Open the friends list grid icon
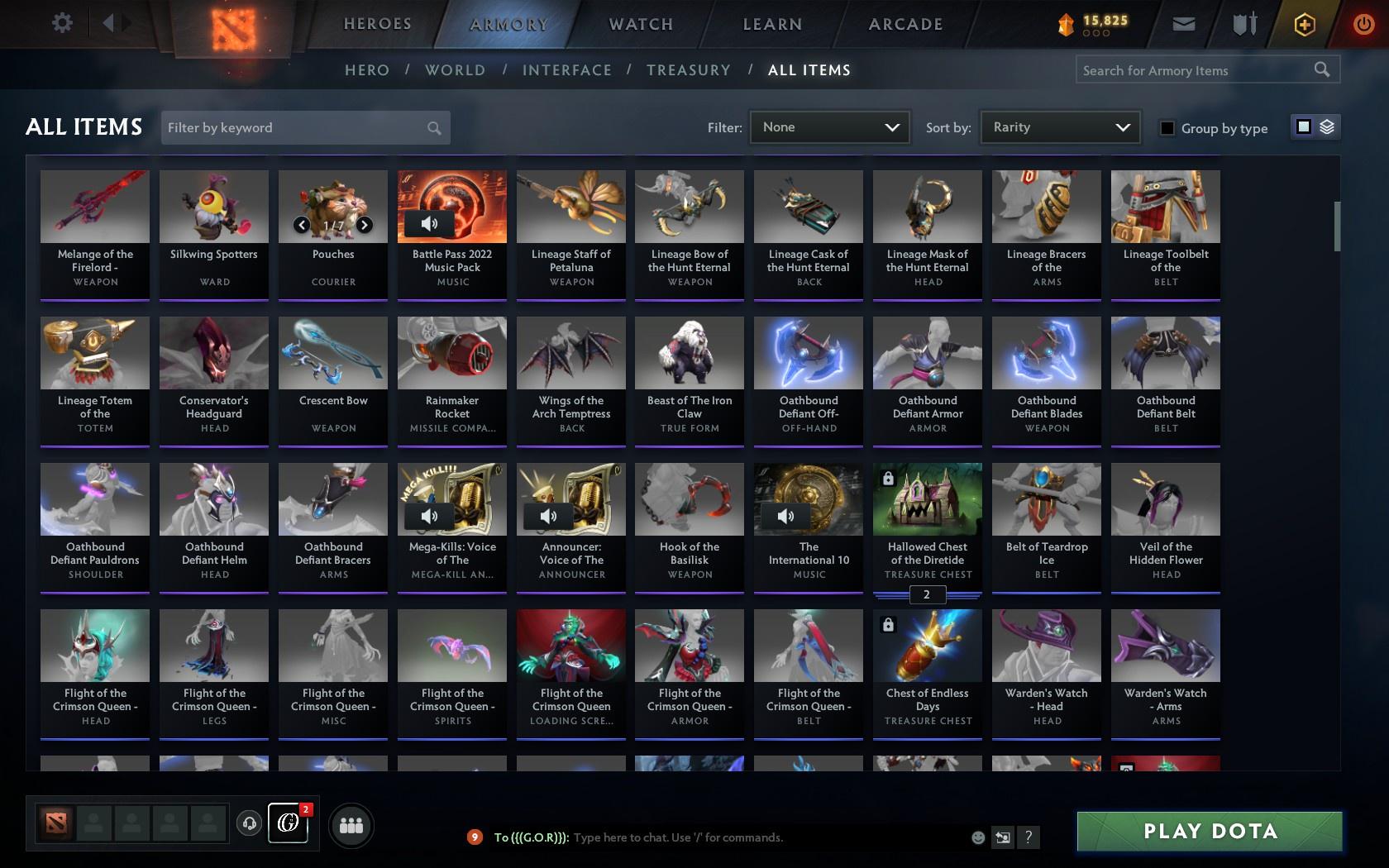 click(x=352, y=824)
